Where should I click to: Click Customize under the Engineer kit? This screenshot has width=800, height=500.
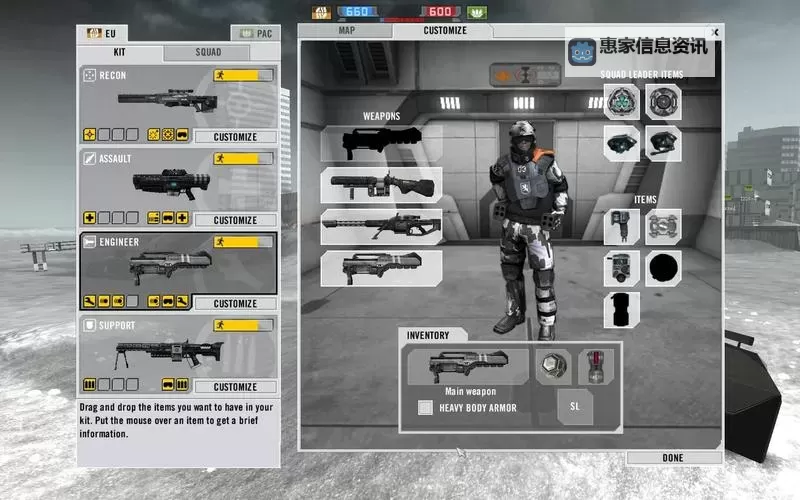tap(235, 303)
